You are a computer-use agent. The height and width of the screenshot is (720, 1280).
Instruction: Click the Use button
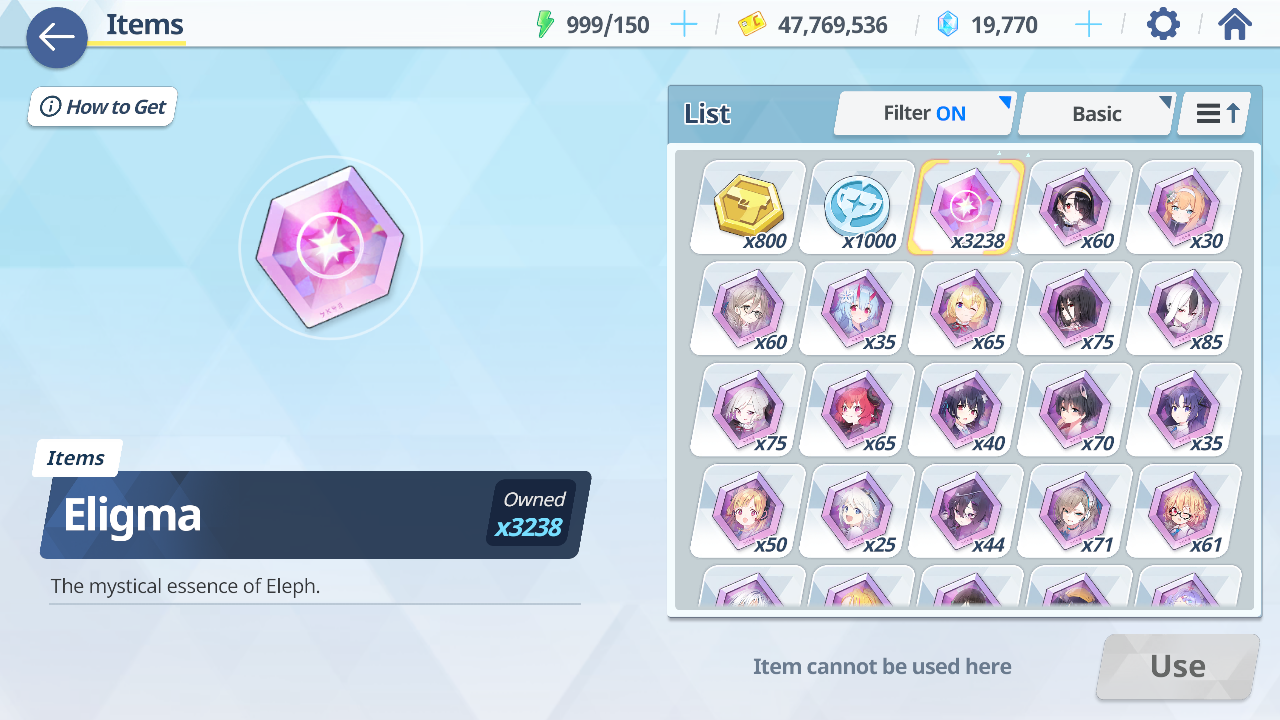point(1177,666)
